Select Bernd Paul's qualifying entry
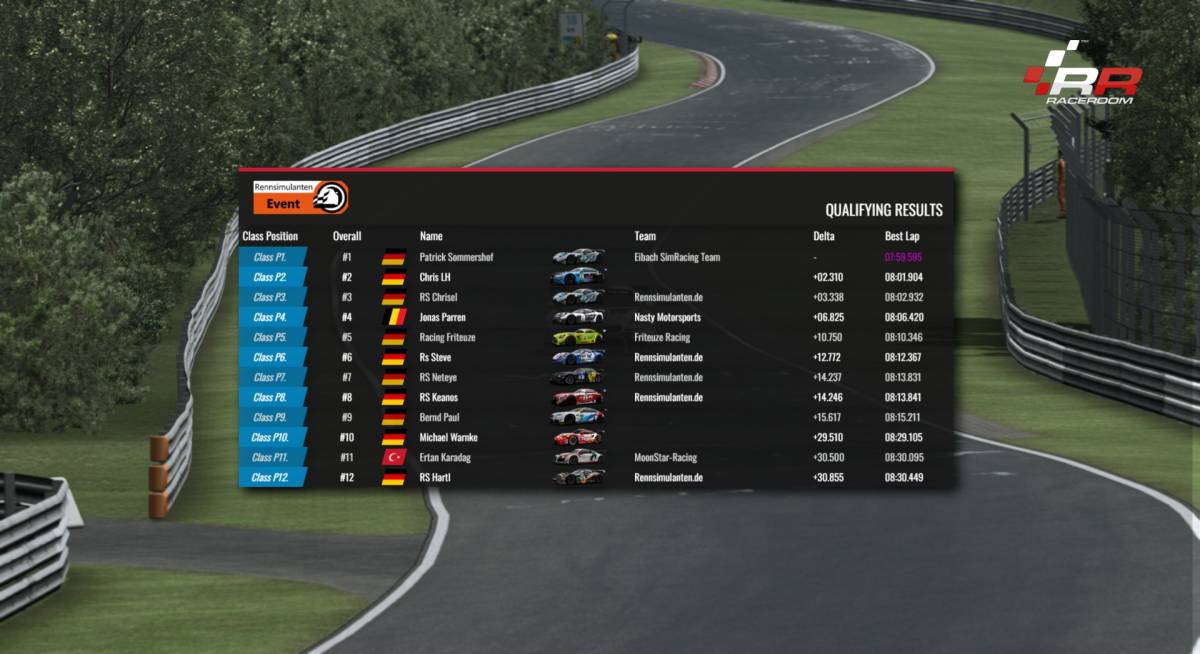Image resolution: width=1200 pixels, height=654 pixels. coord(439,417)
